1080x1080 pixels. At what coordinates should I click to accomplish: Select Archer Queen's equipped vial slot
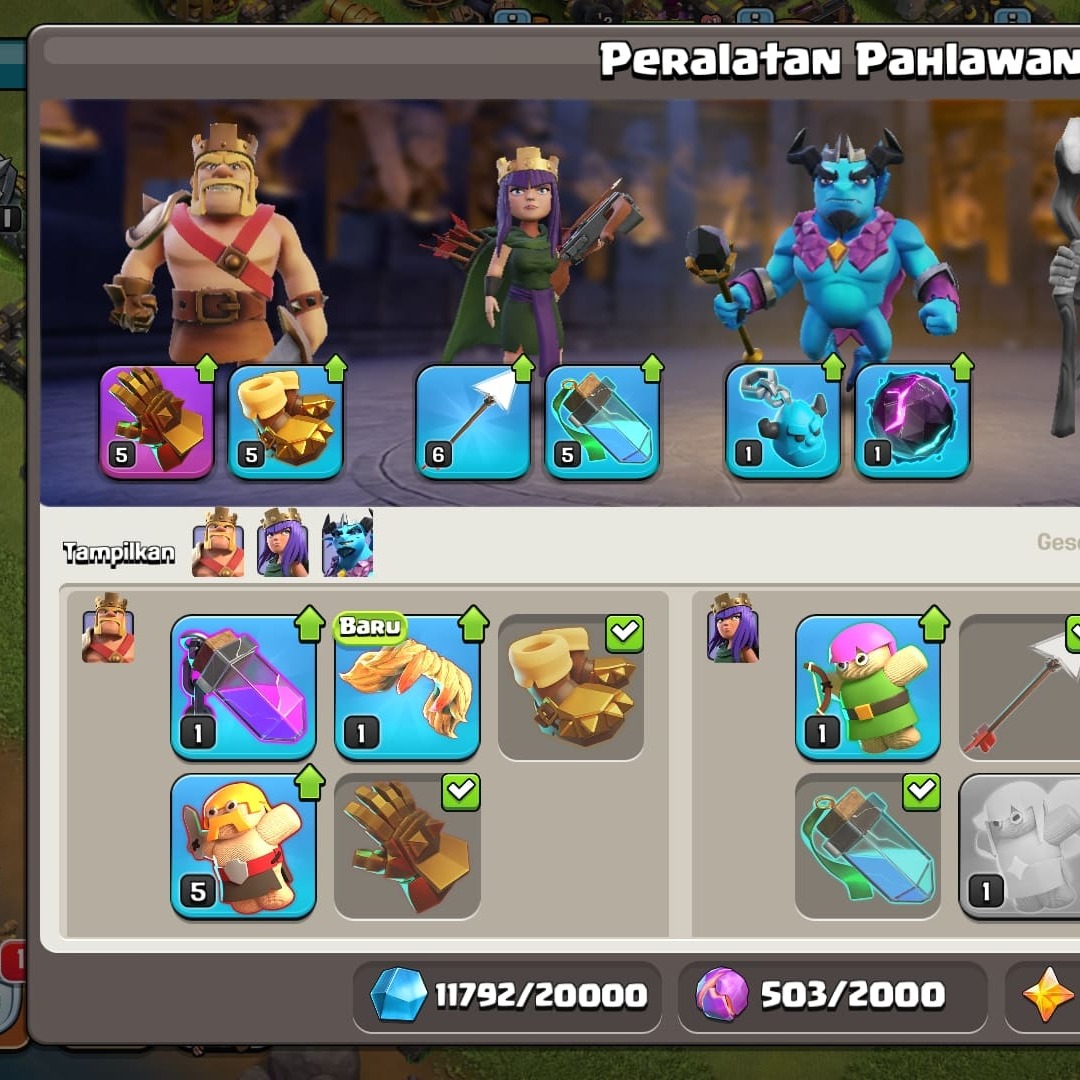point(602,421)
